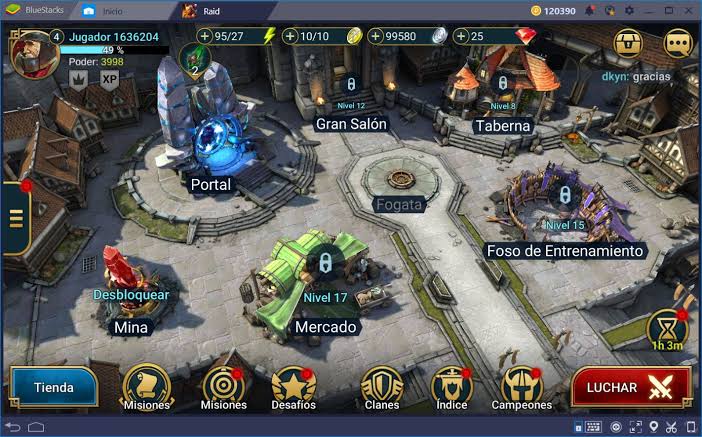Screen dimensions: 702x437
Task: Add gems with the plus button
Action: [462, 36]
